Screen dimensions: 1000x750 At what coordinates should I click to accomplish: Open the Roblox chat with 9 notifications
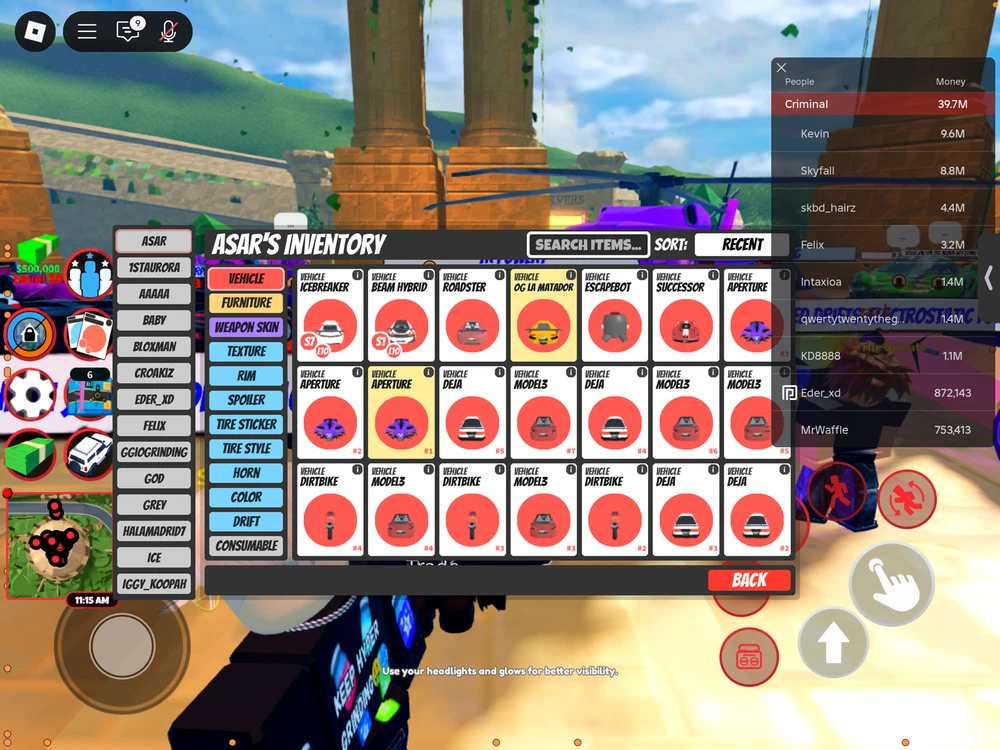[128, 32]
